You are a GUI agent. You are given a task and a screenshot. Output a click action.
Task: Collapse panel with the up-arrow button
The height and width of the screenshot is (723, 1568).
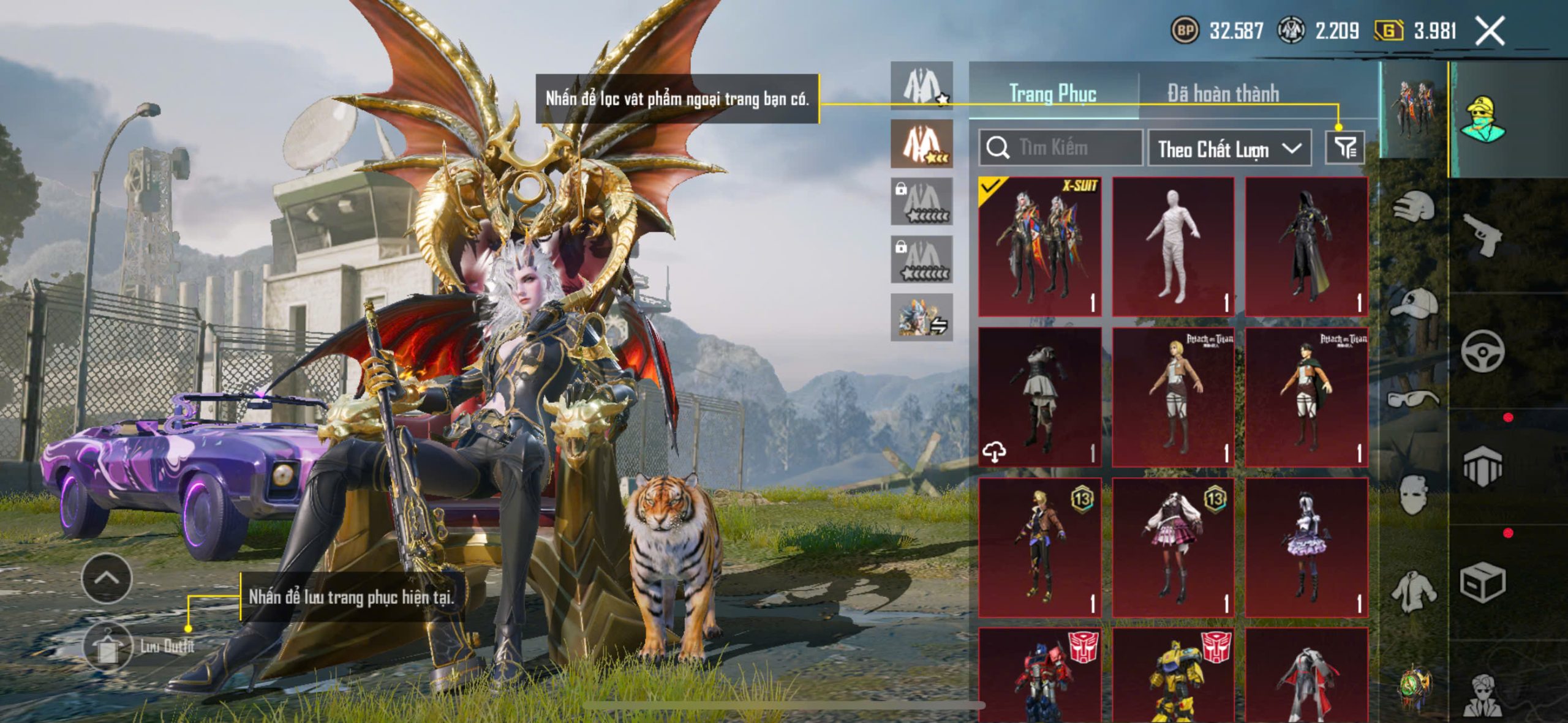click(107, 578)
